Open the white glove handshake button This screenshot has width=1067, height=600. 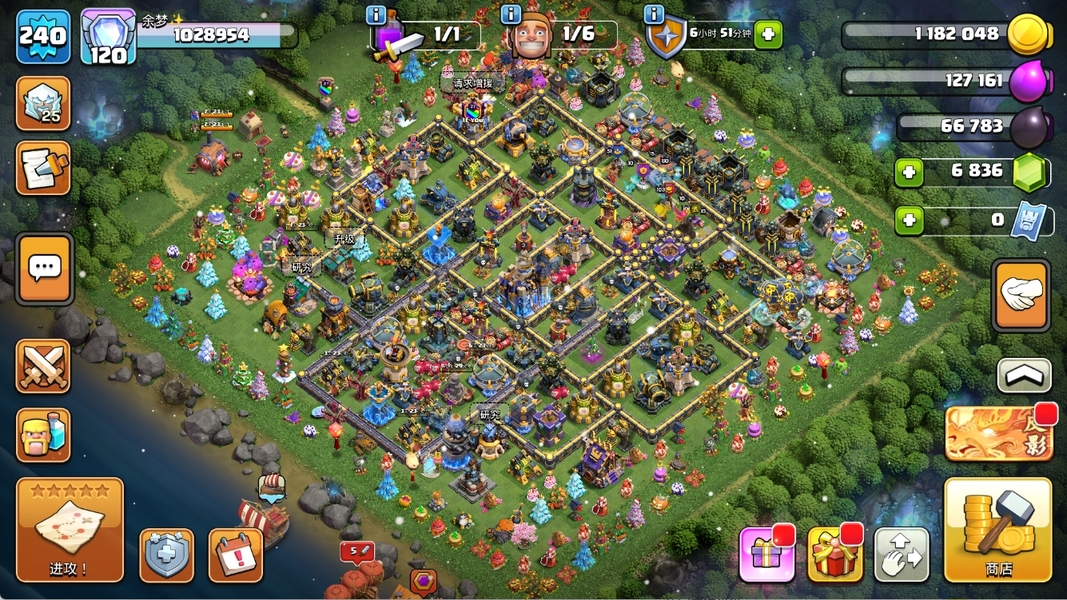click(x=1021, y=295)
